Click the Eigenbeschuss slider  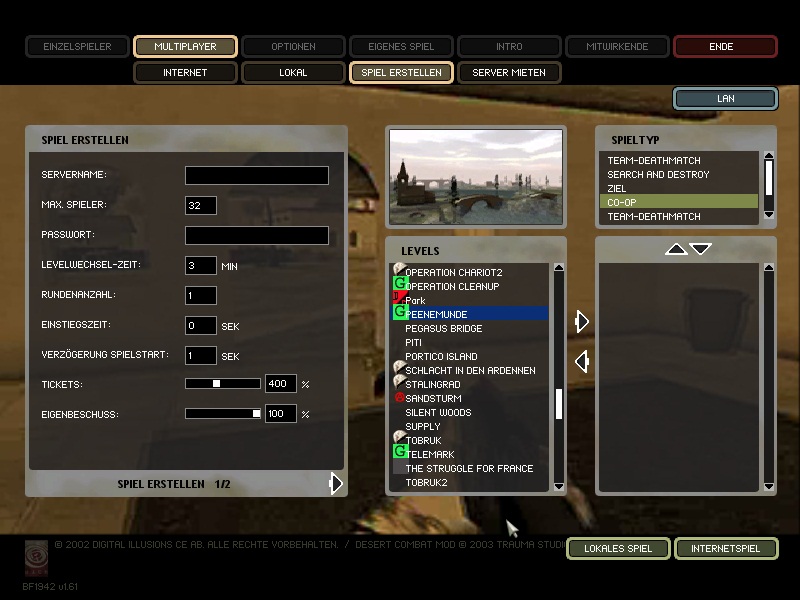(x=223, y=413)
